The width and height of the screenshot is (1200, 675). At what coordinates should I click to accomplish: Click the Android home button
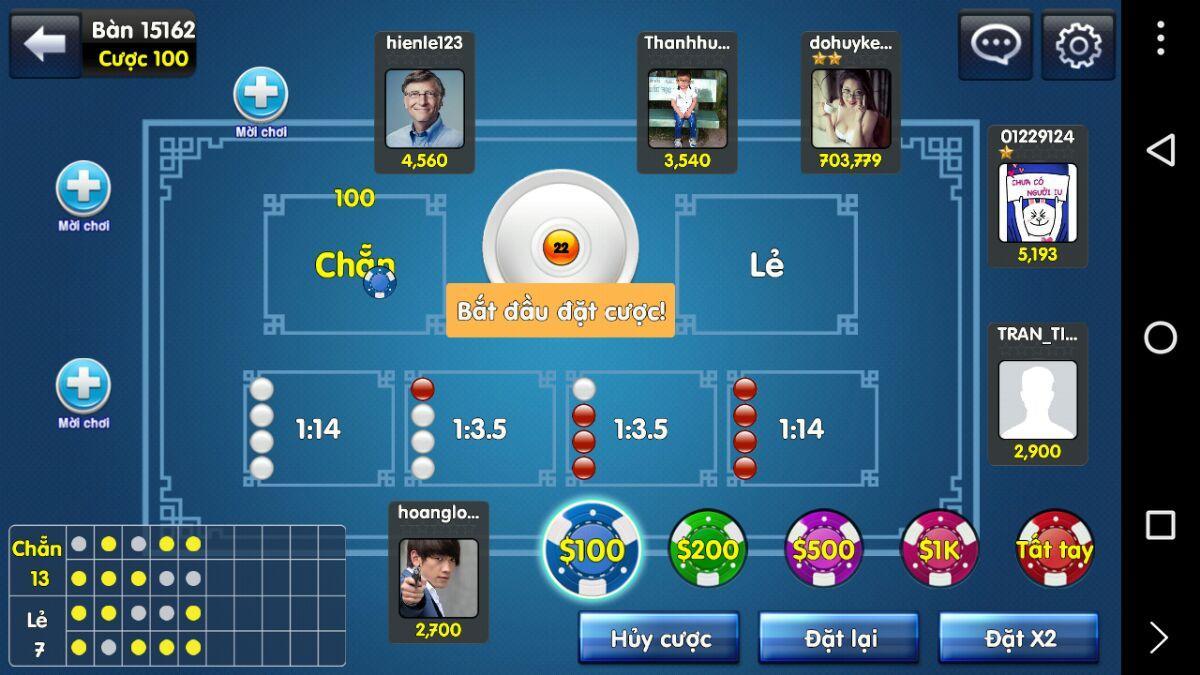click(x=1160, y=338)
